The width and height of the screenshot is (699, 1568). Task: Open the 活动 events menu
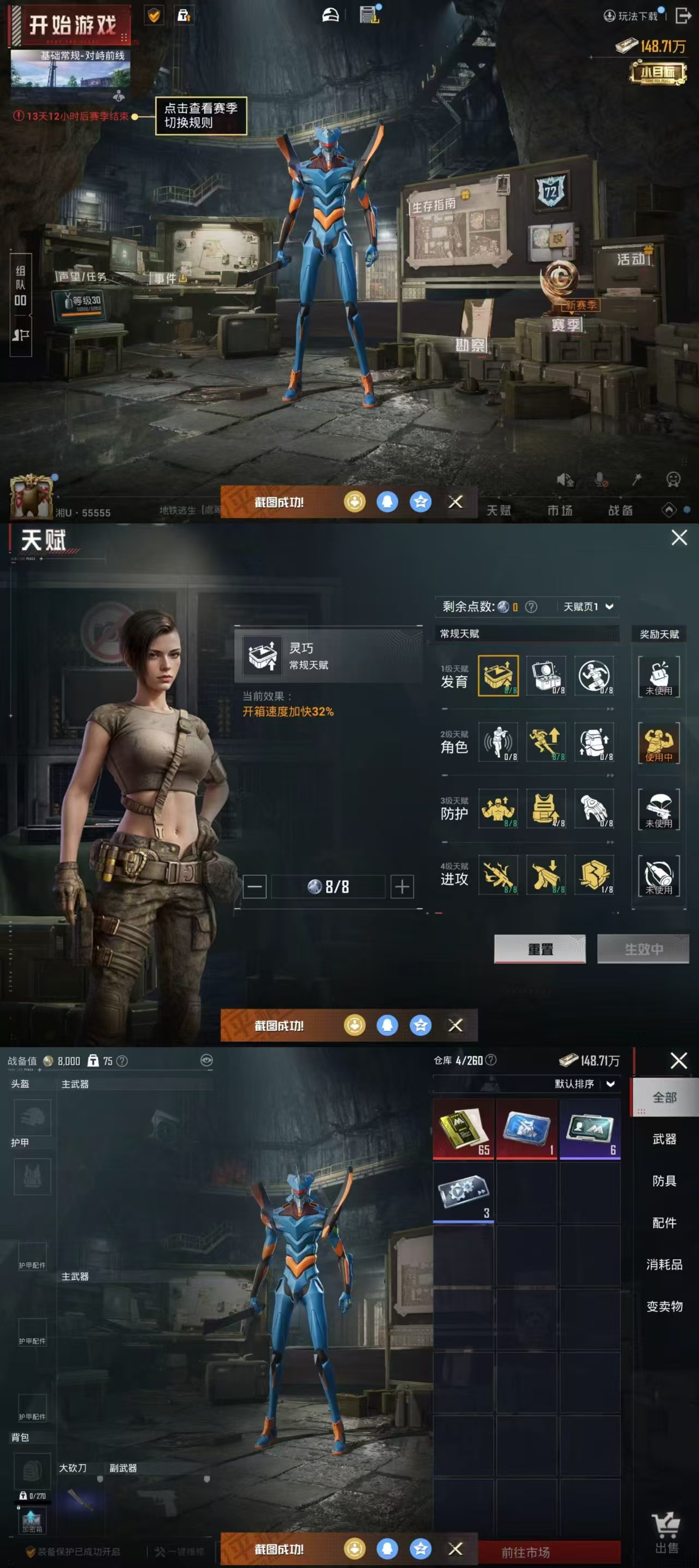pos(631,259)
